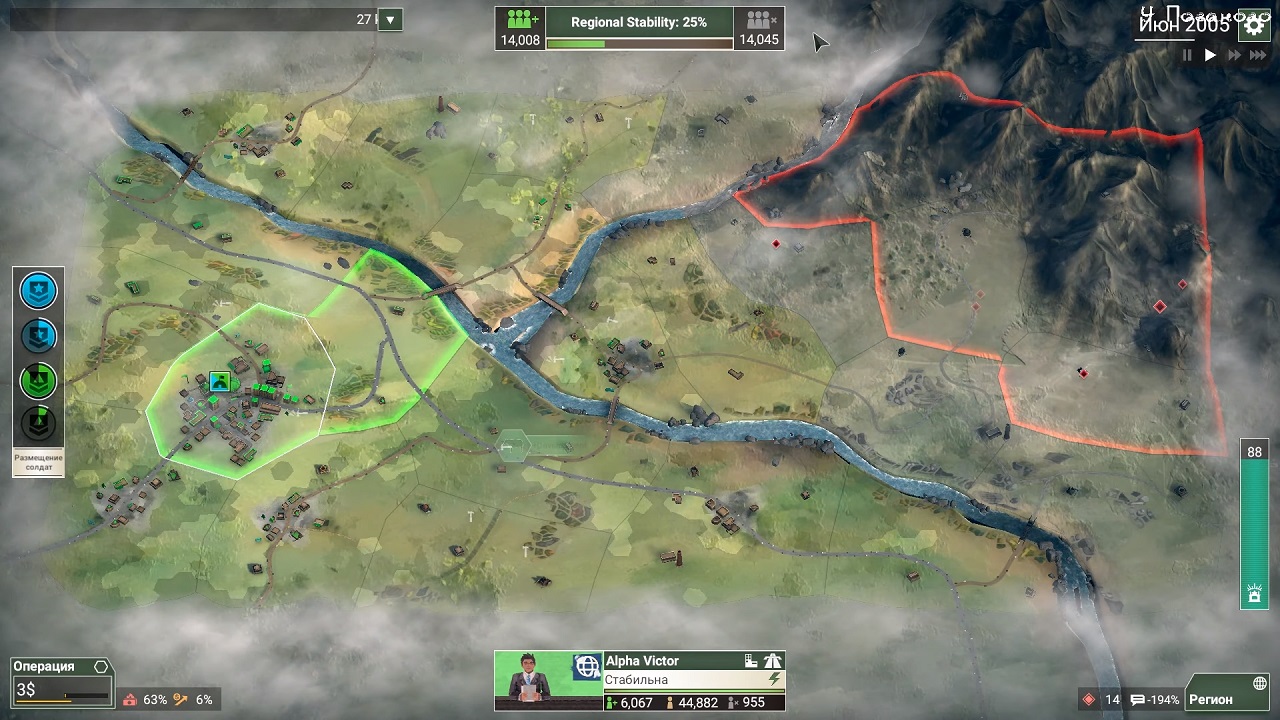Open the settings gear menu
The height and width of the screenshot is (720, 1280).
(1254, 27)
